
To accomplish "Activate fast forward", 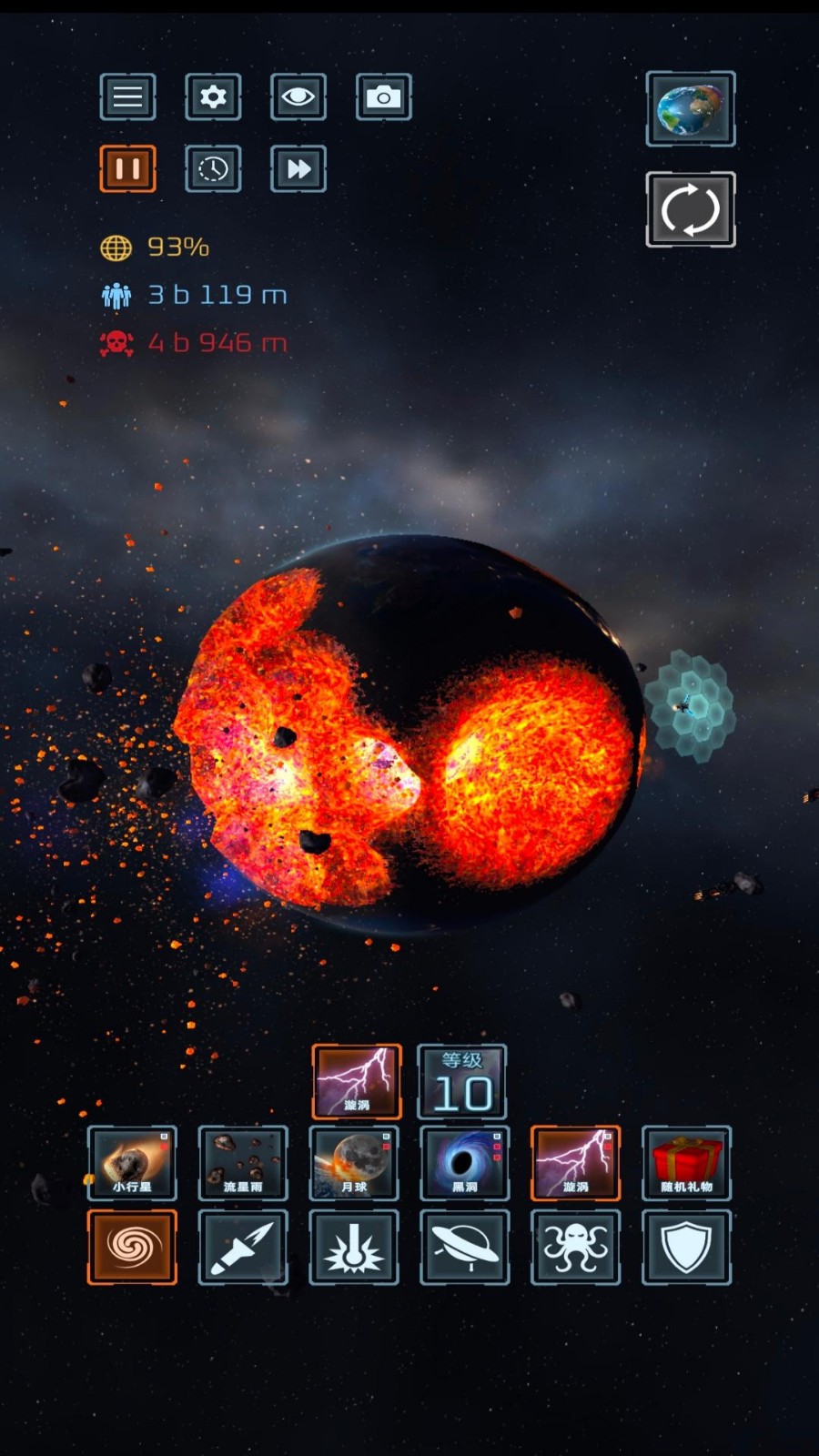I will pyautogui.click(x=298, y=168).
